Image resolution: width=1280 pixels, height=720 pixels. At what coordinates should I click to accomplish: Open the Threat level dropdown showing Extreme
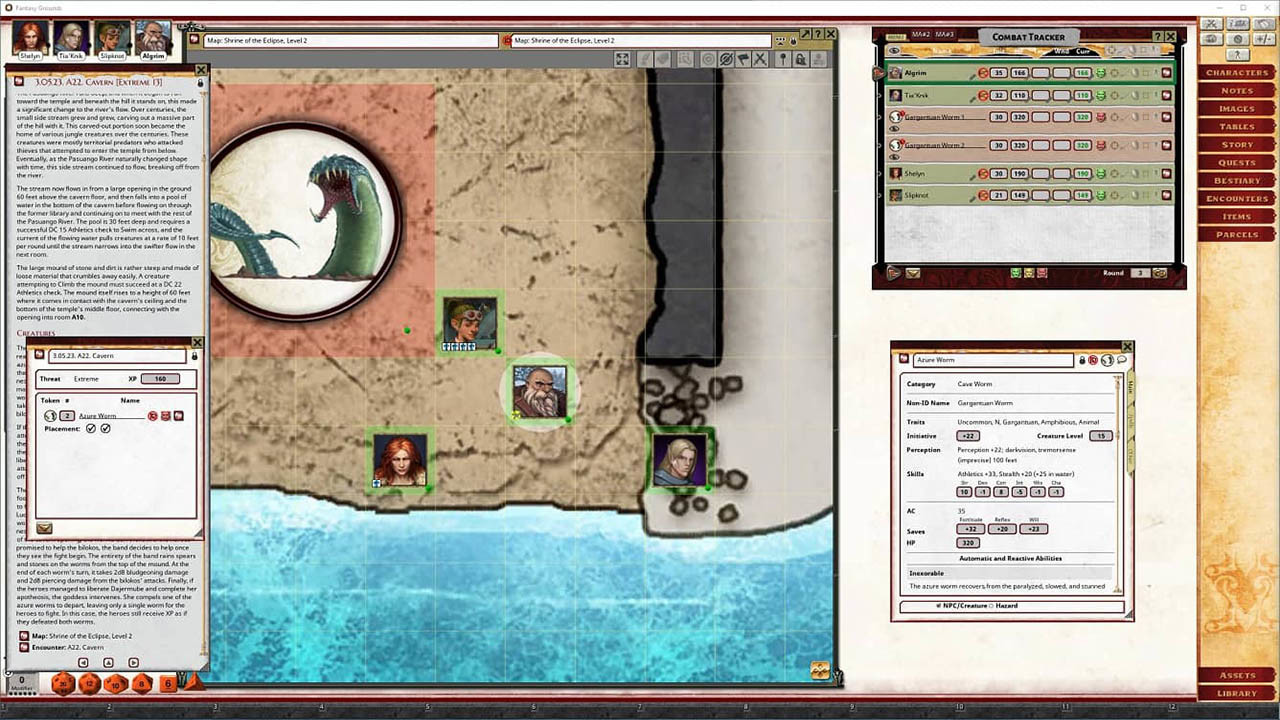tap(88, 379)
